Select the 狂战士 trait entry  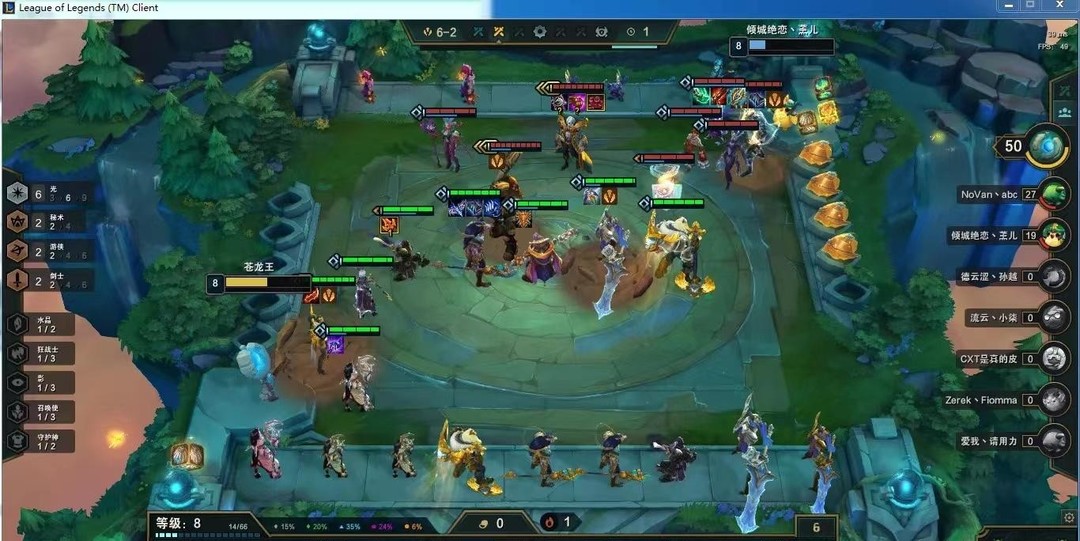[40, 353]
